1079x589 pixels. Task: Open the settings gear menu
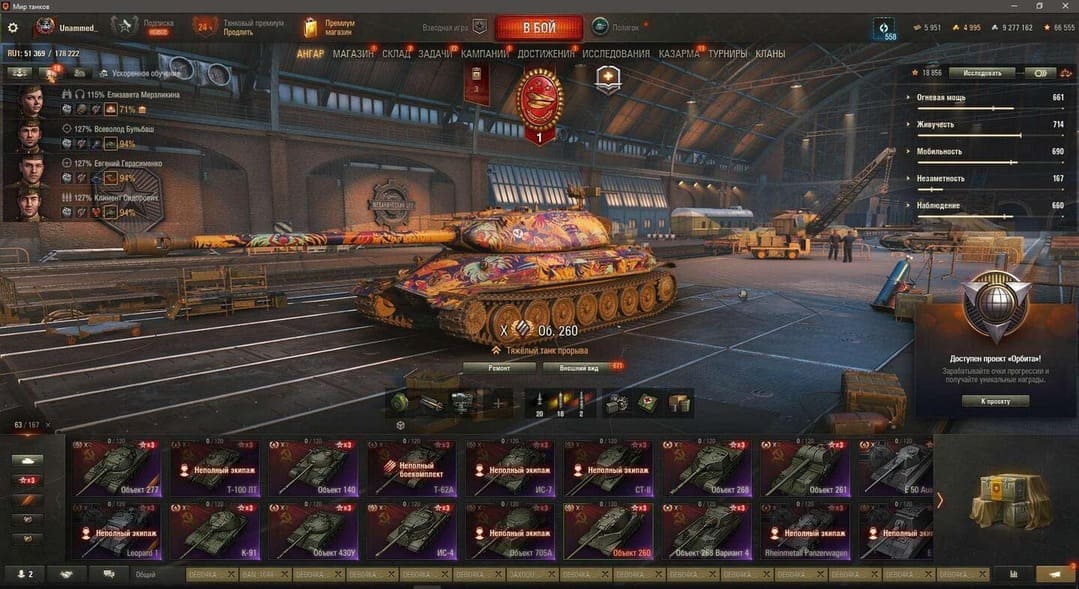point(13,28)
